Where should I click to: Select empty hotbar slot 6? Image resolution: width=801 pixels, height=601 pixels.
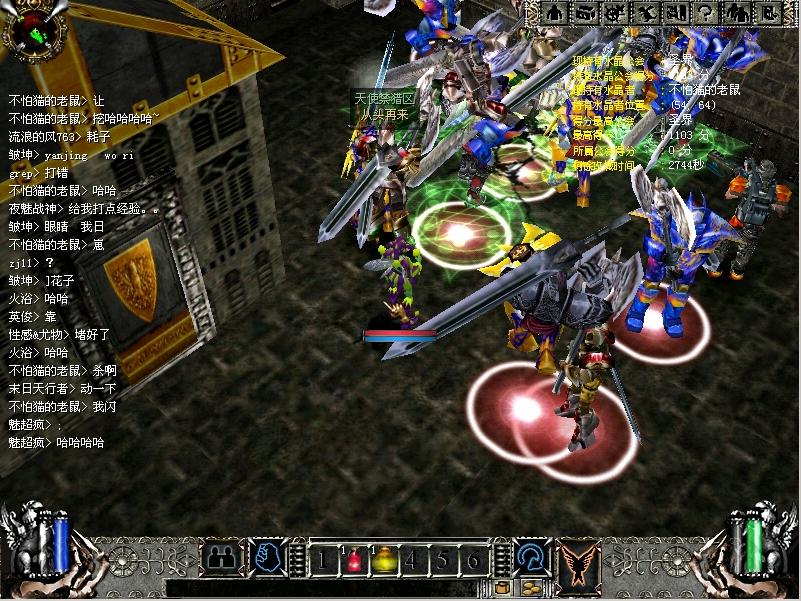(x=472, y=561)
